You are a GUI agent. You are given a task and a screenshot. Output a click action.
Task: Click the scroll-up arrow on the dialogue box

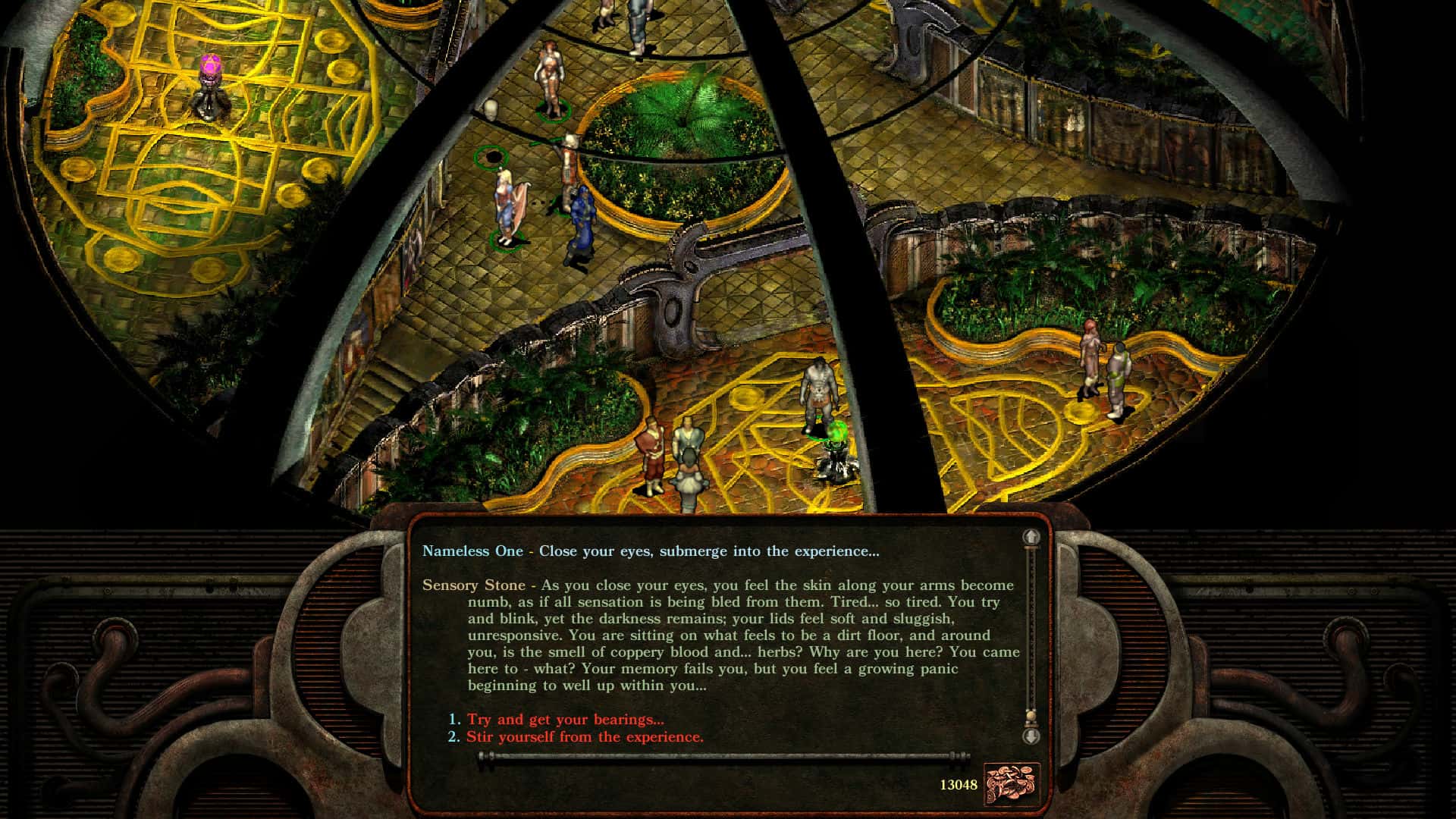point(1031,538)
